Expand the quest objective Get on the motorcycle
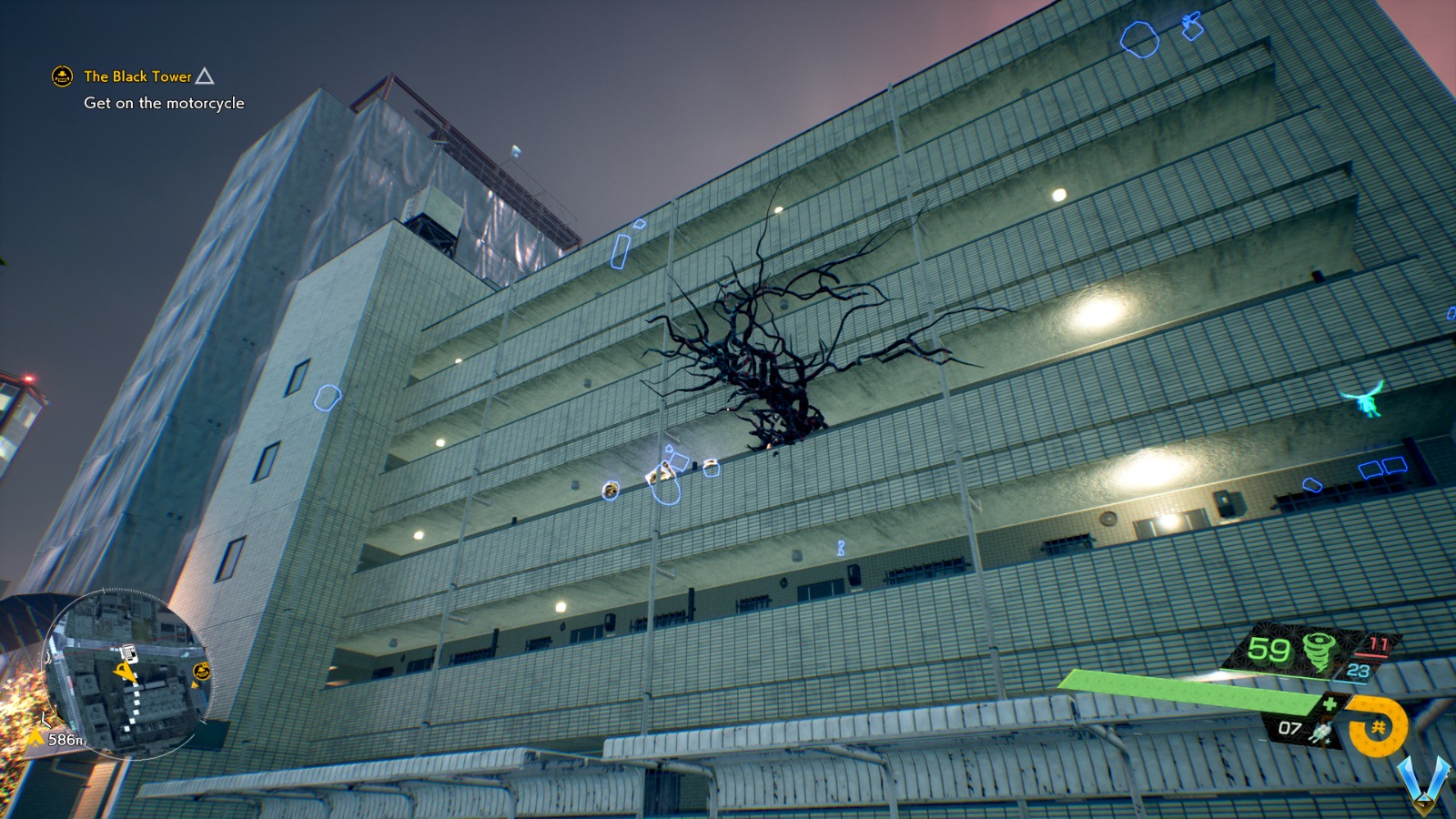This screenshot has height=819, width=1456. 164,104
